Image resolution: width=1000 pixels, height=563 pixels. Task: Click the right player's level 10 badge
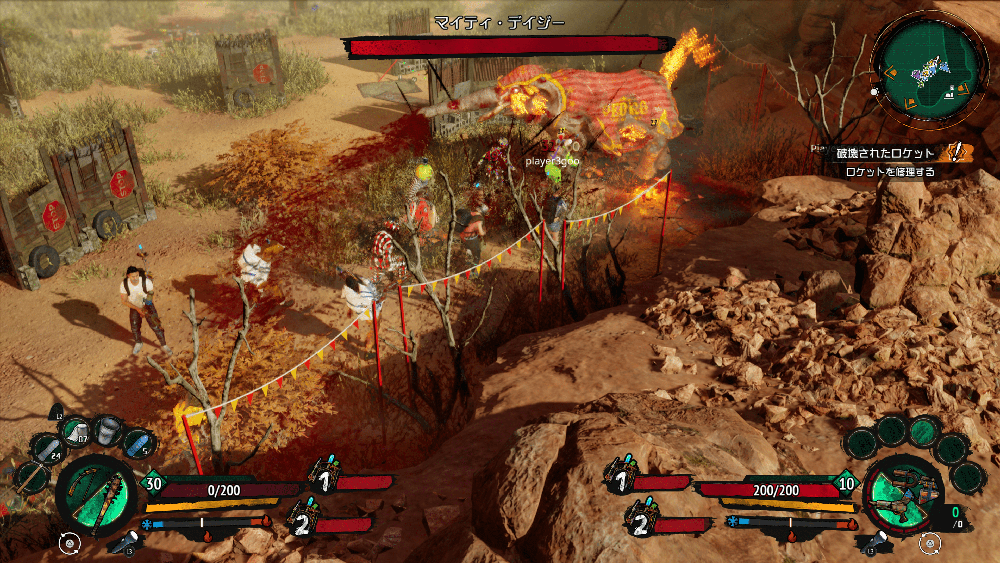coord(848,483)
